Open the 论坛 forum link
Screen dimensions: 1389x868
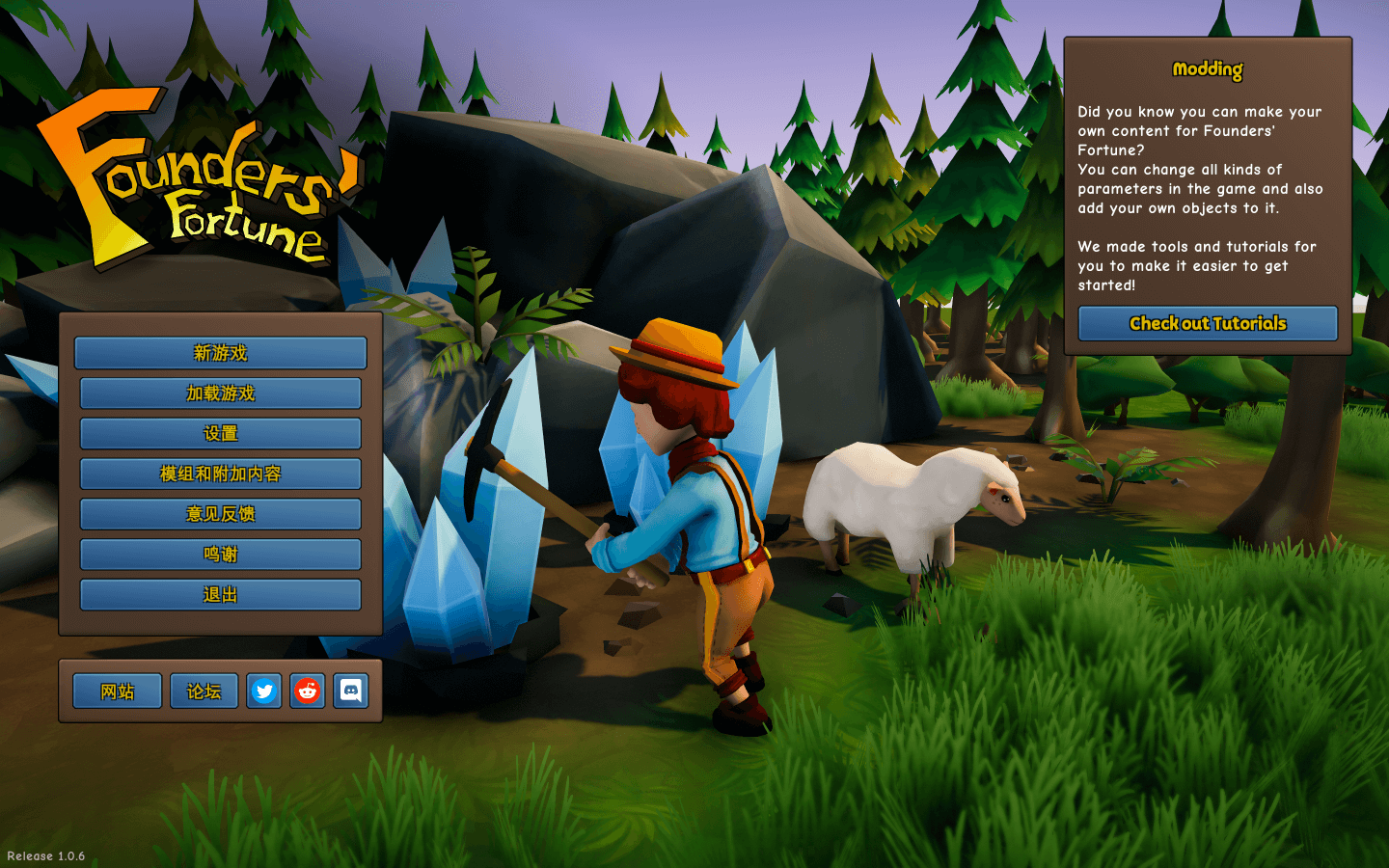[x=204, y=692]
